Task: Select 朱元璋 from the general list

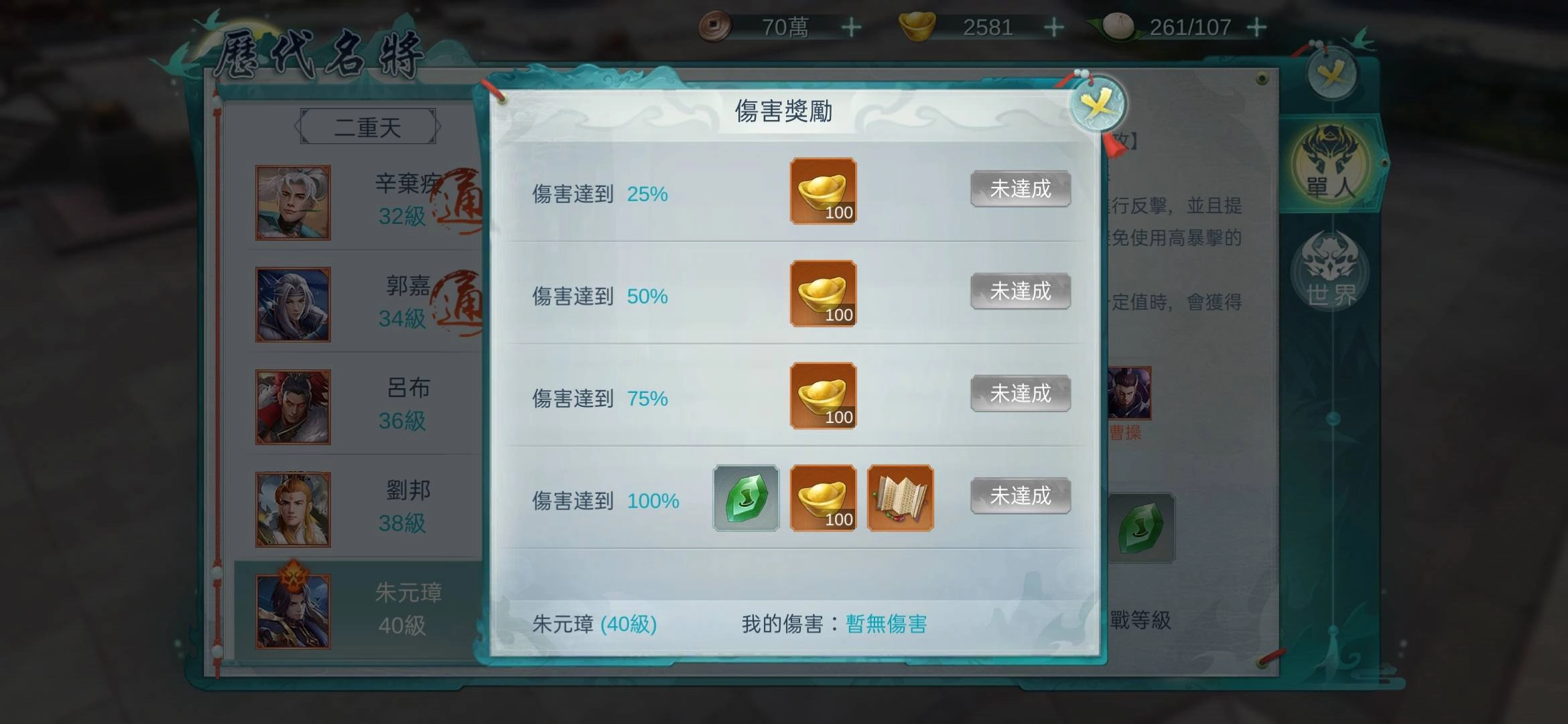Action: coord(291,607)
